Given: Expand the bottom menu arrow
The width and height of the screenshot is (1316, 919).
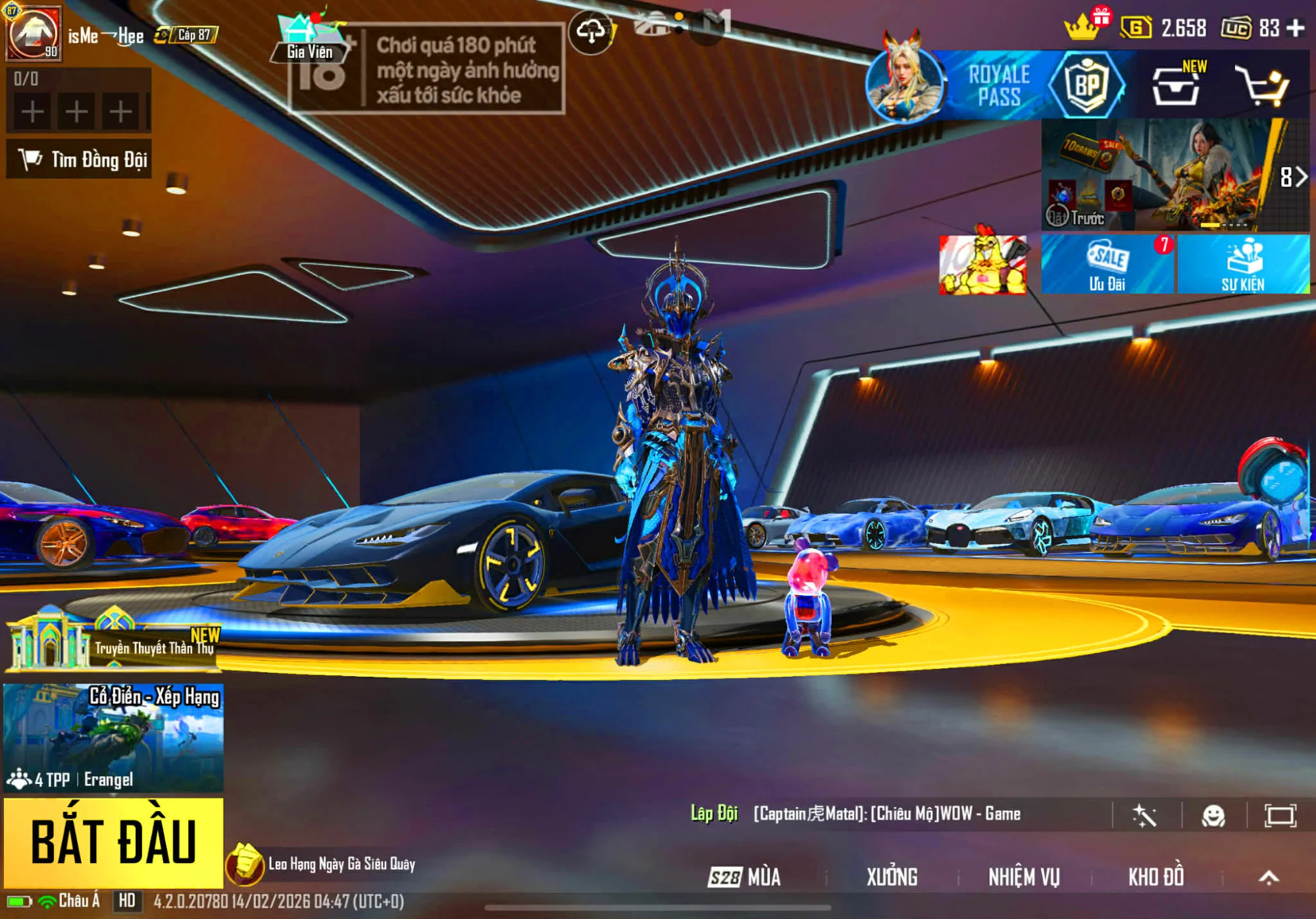Looking at the screenshot, I should [1269, 877].
